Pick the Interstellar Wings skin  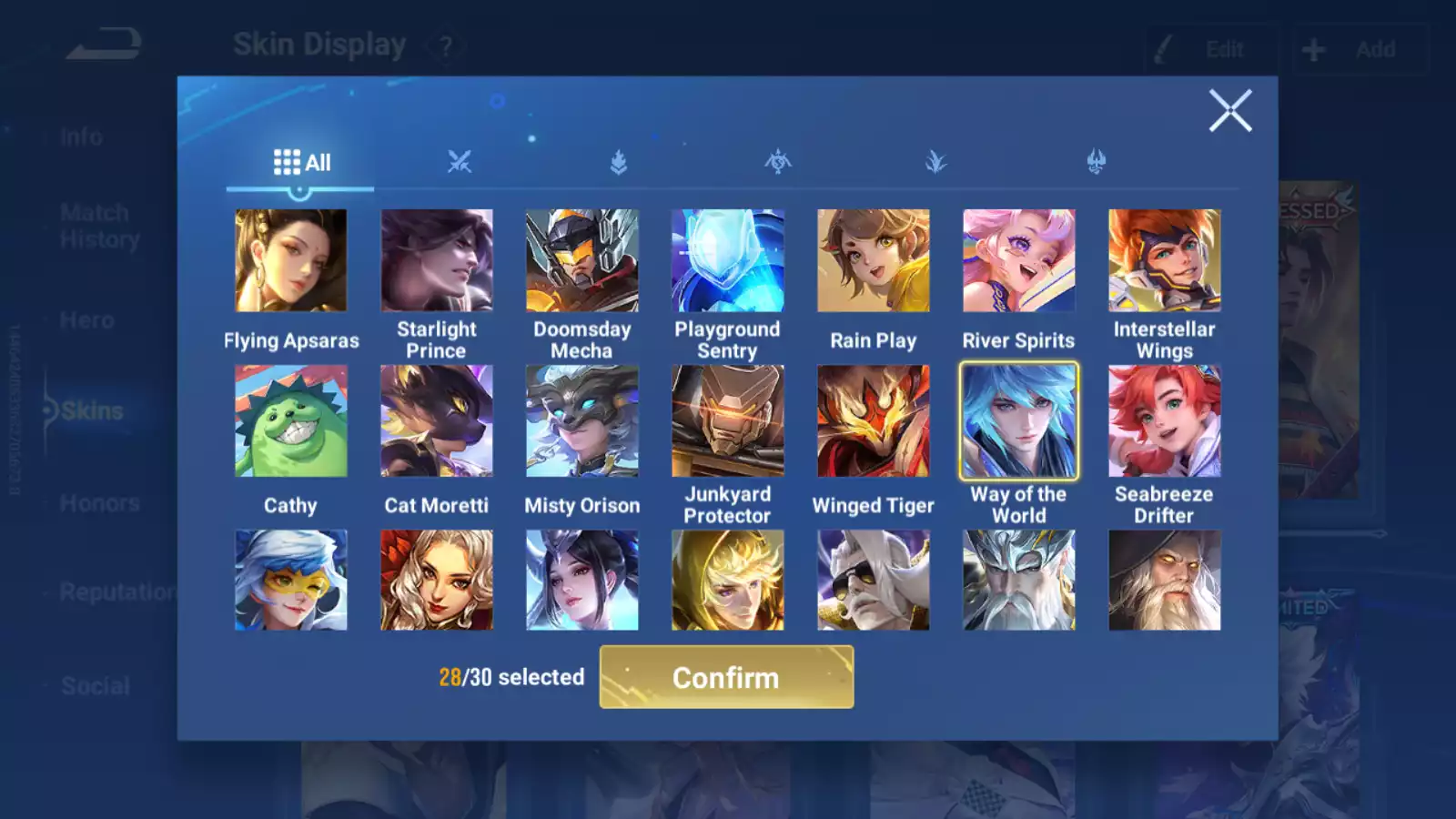pyautogui.click(x=1164, y=261)
